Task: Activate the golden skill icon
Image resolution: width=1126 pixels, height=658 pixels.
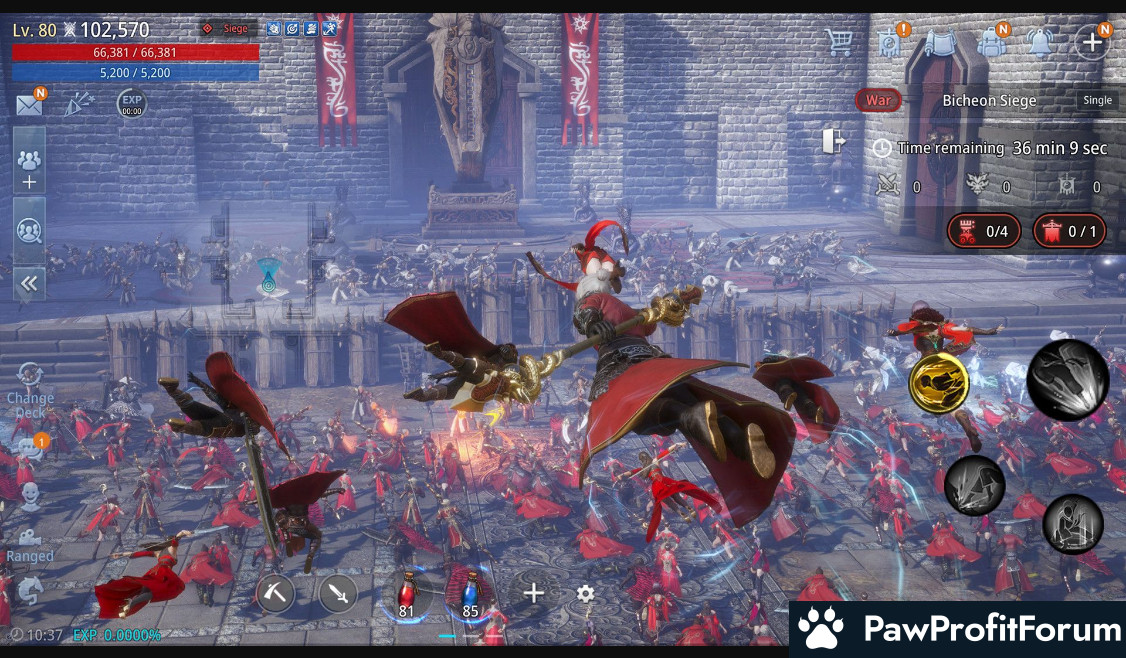Action: click(938, 382)
